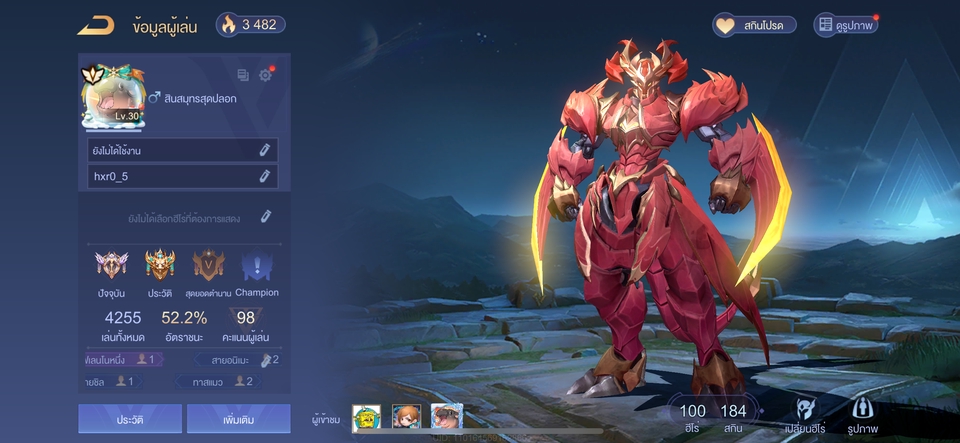Choose the change hero (เปลี่ยนฮีโร่) button
Image resolution: width=960 pixels, height=443 pixels.
point(808,417)
